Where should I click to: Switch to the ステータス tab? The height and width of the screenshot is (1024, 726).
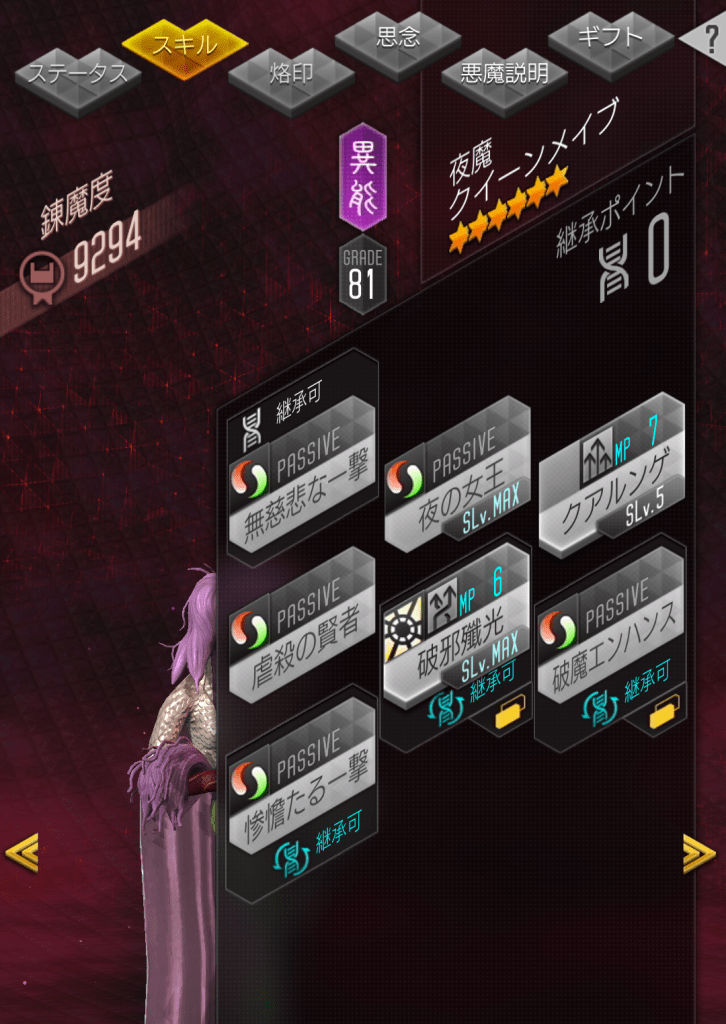[77, 74]
